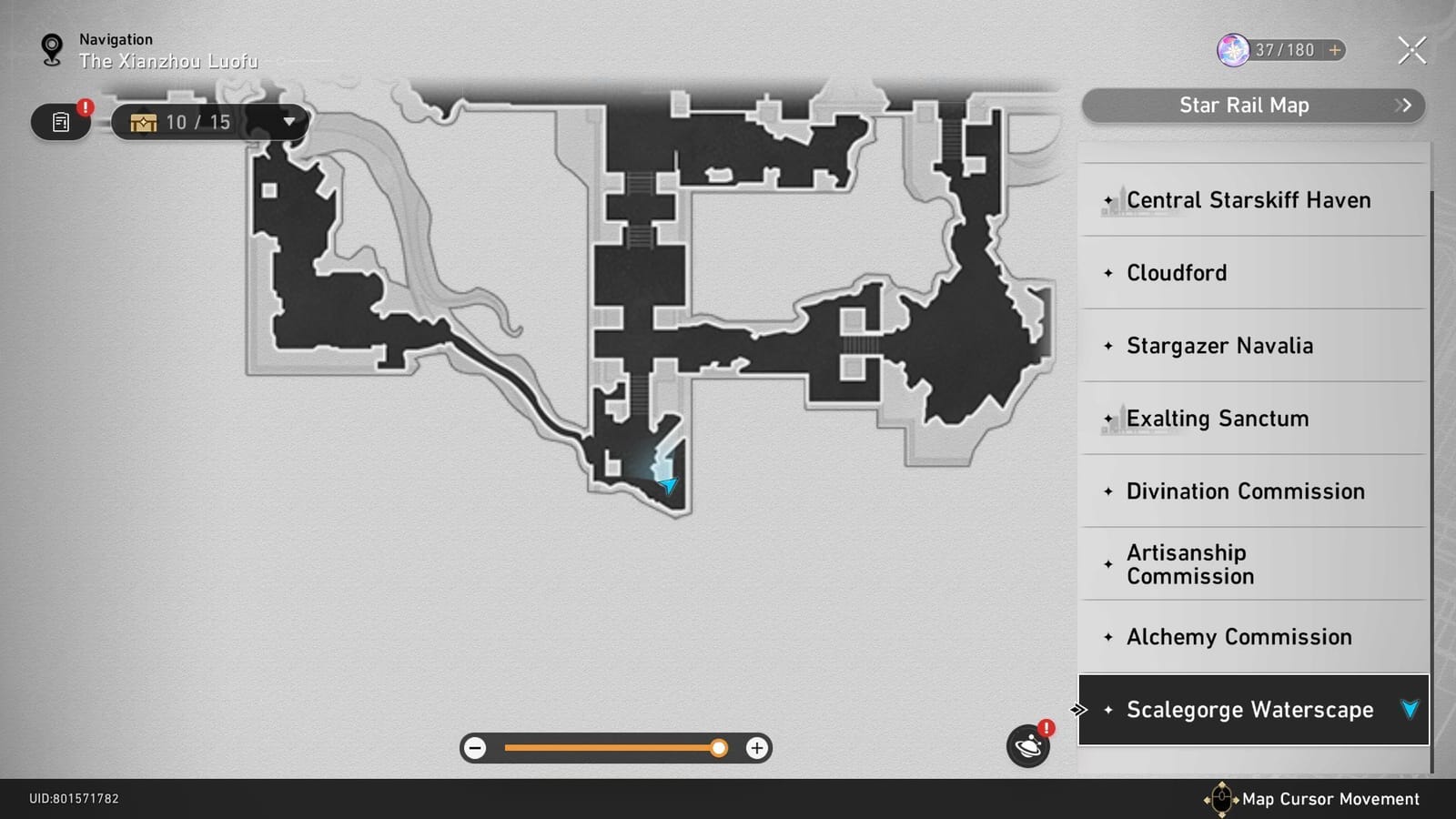
Task: Select the Cloudford region
Action: pos(1177,273)
